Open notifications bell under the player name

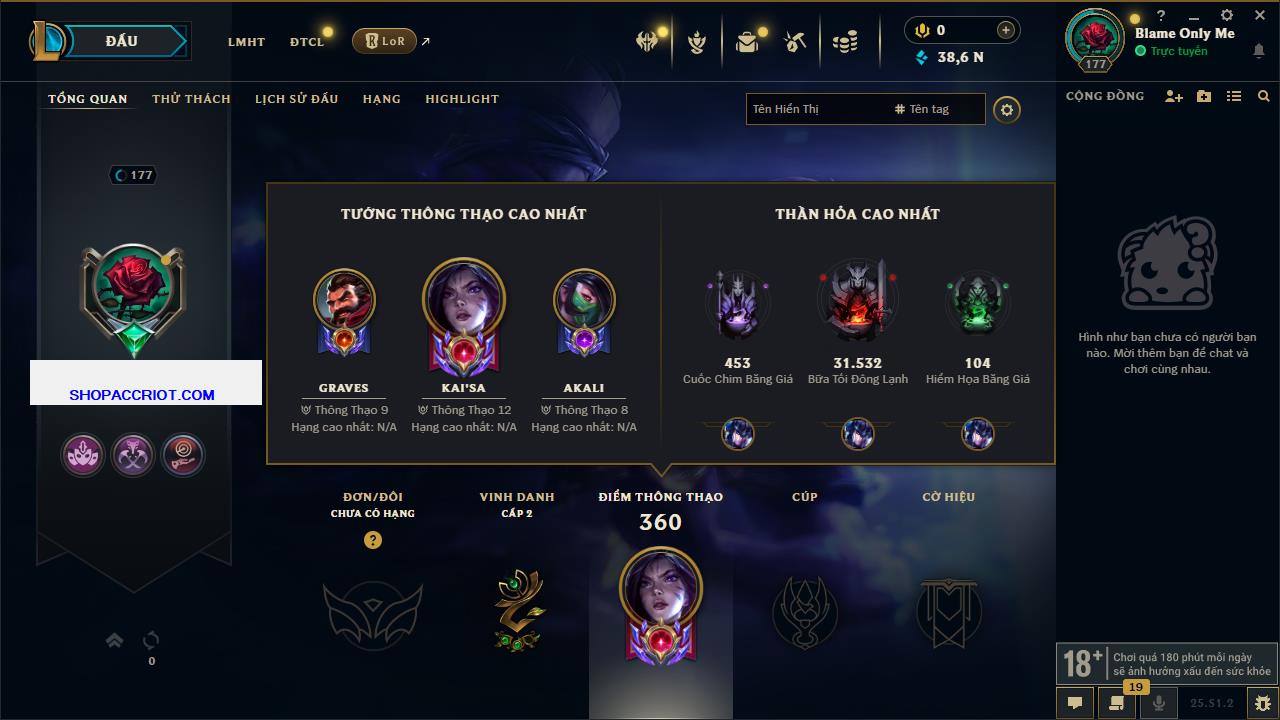(x=1258, y=52)
